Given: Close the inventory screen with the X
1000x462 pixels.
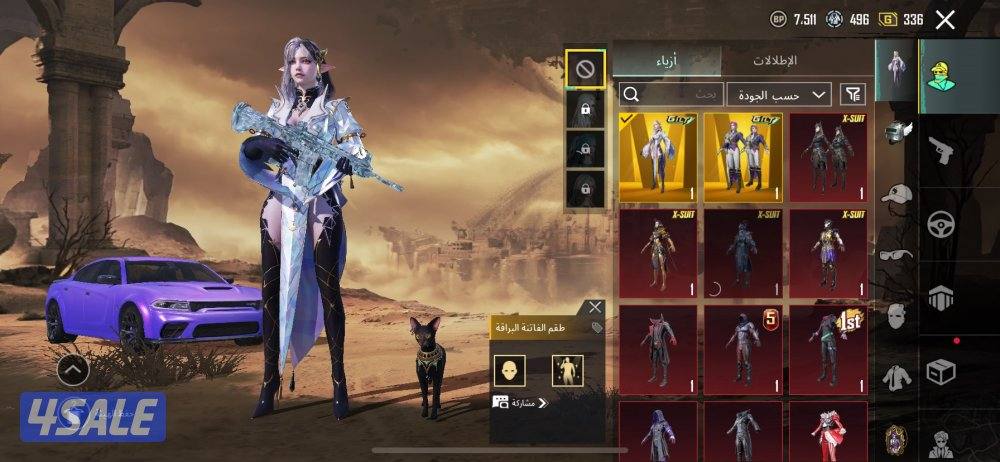Looking at the screenshot, I should coord(945,19).
